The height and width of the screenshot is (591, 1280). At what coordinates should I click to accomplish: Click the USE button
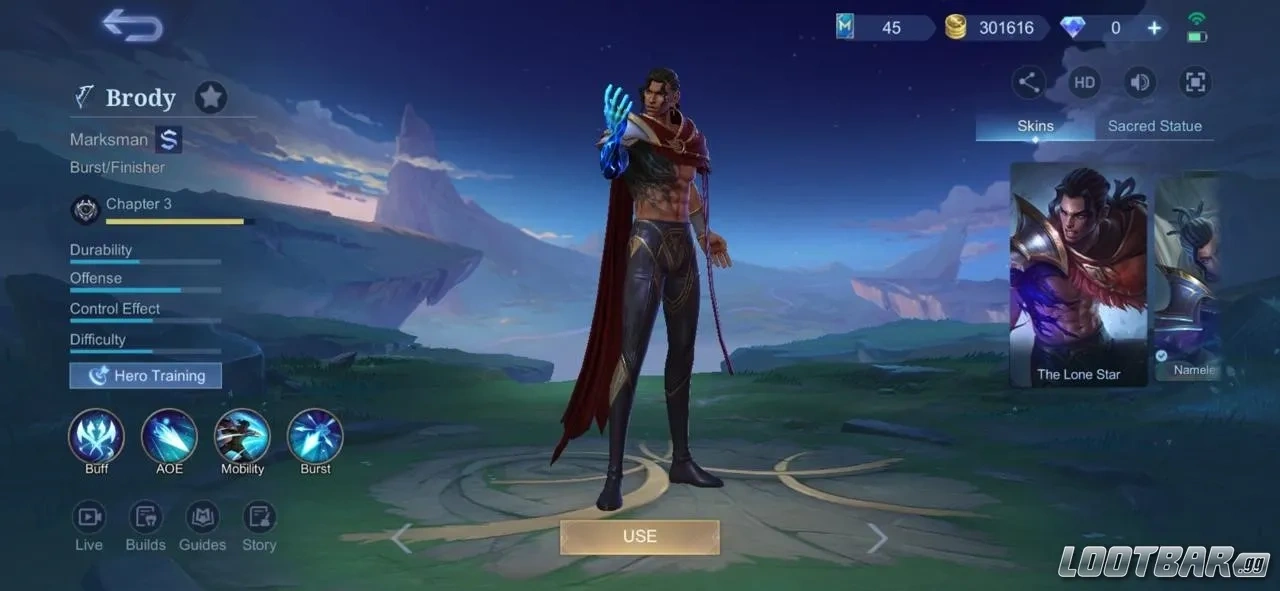click(640, 537)
